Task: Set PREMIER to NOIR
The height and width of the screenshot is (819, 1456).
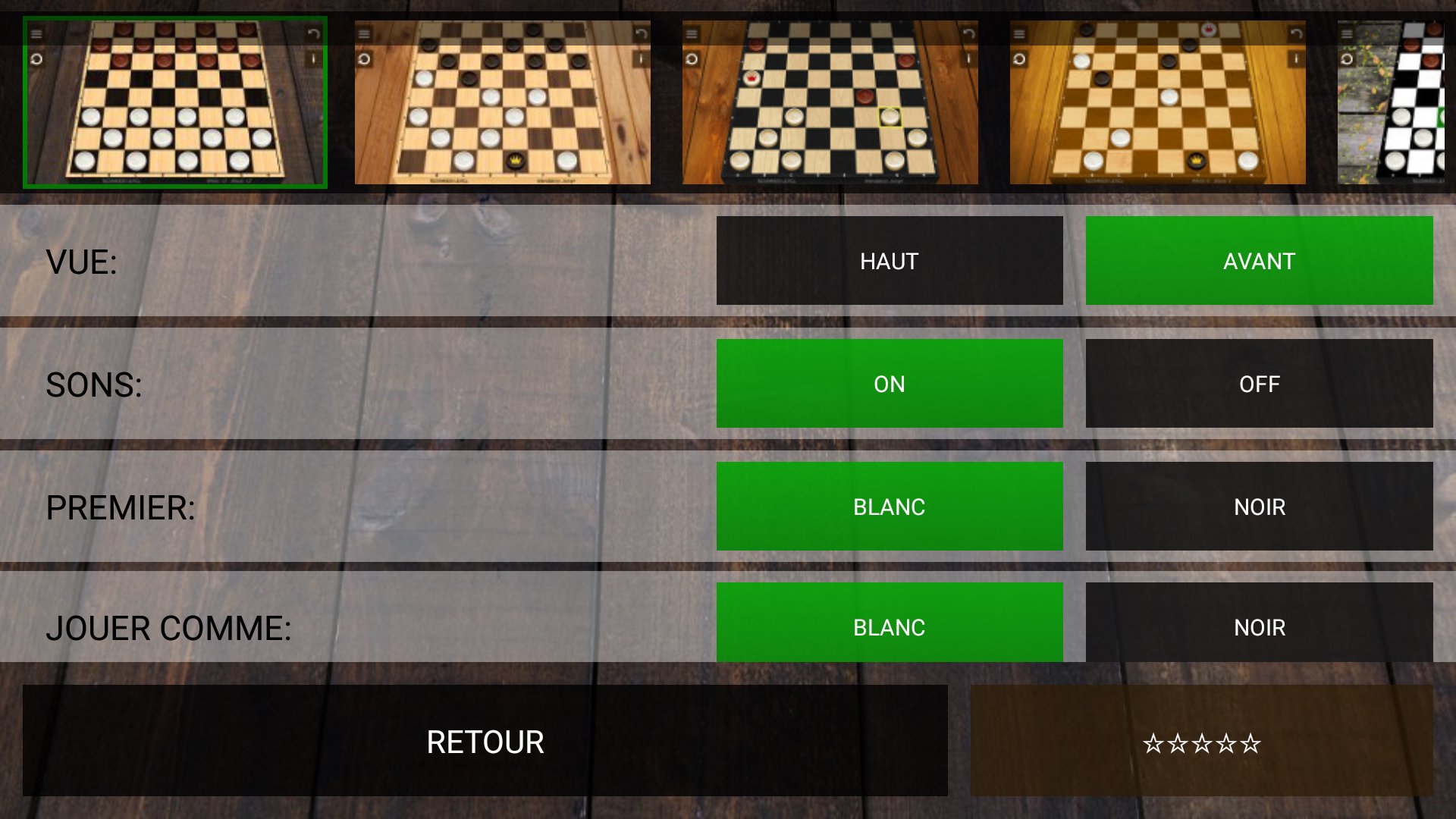Action: [1259, 506]
